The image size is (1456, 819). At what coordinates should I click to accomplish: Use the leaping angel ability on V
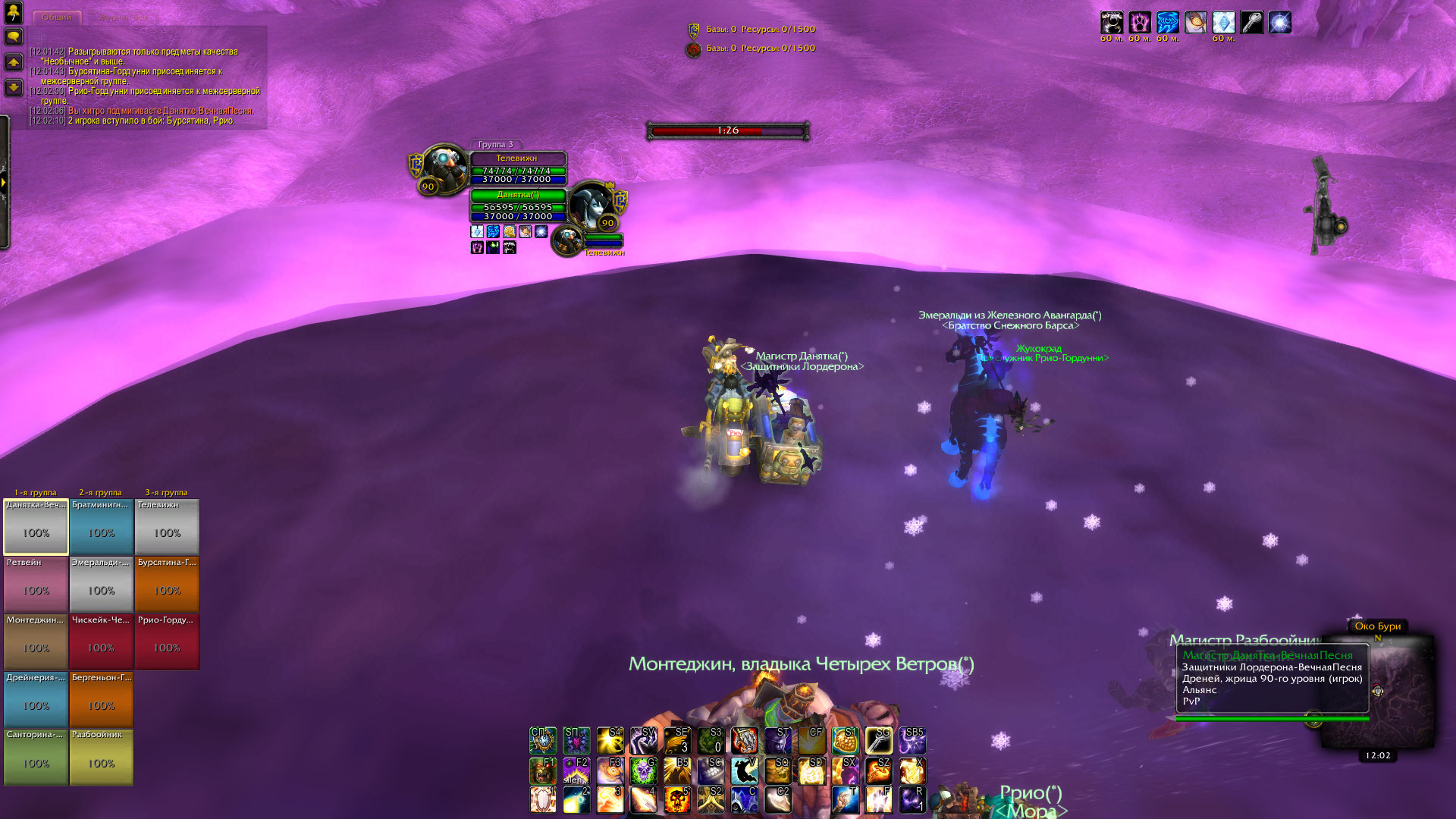pyautogui.click(x=744, y=770)
